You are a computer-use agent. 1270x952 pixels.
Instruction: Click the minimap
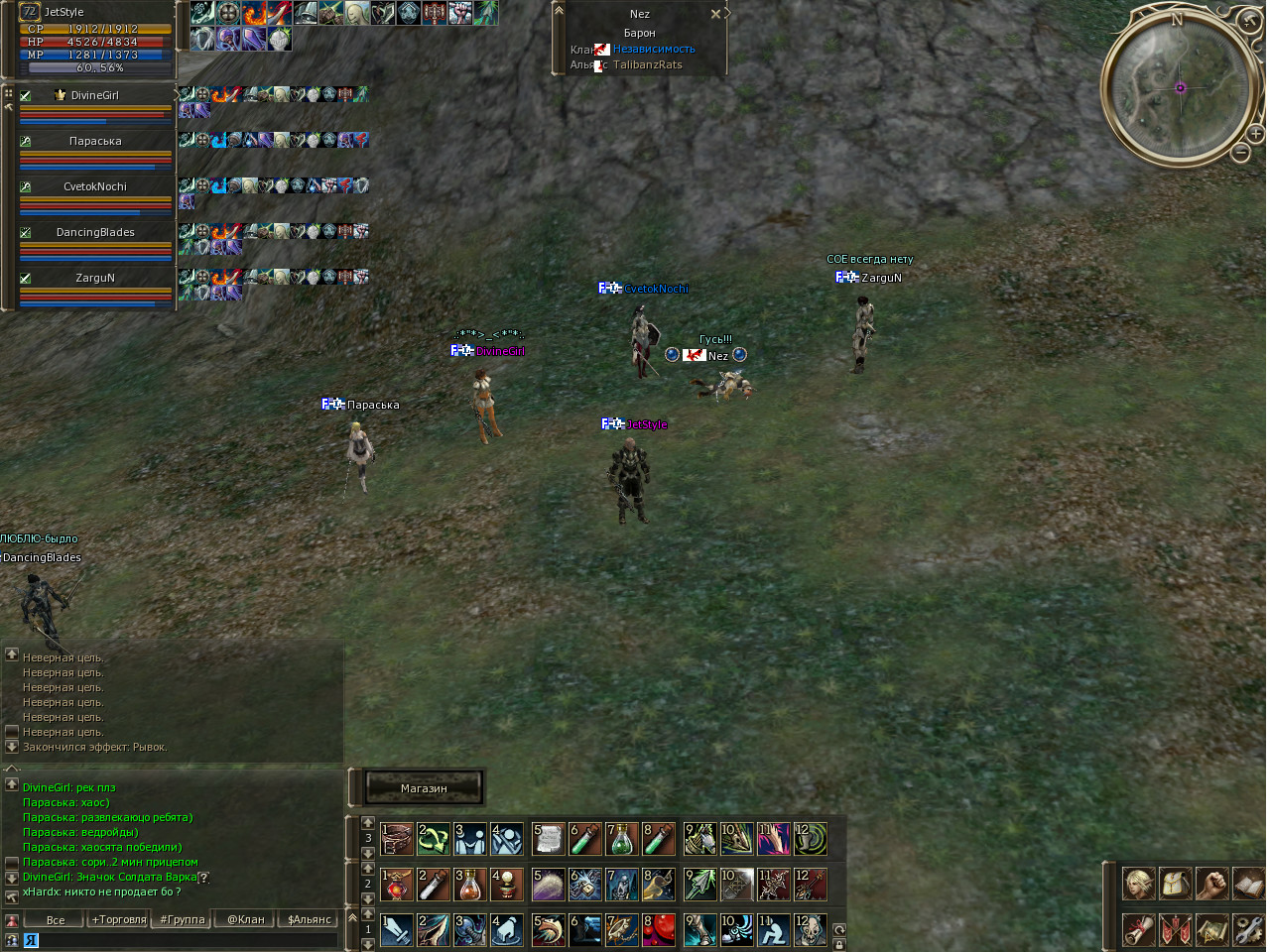[x=1179, y=87]
